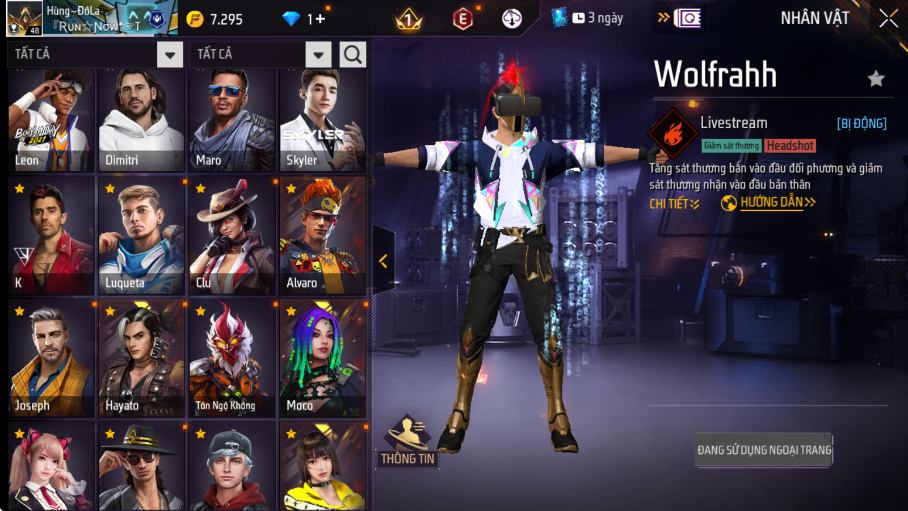This screenshot has height=511, width=908.
Task: Select the Leon character card
Action: 51,120
